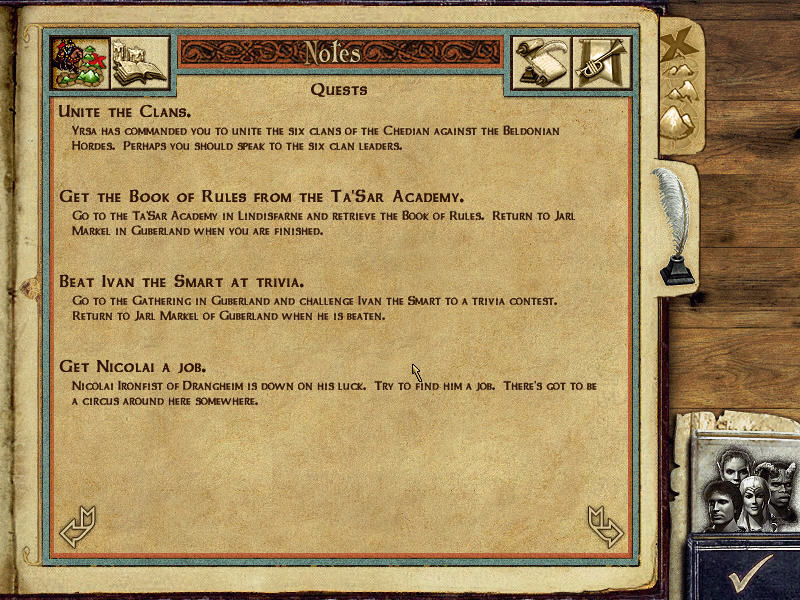Switch to the open book notes category

(139, 64)
